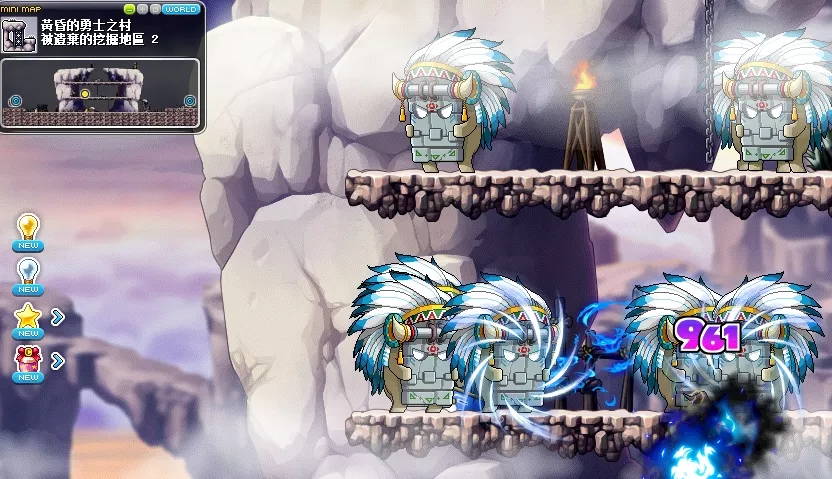
Task: Expand the arrow next to the star icon
Action: 57,317
